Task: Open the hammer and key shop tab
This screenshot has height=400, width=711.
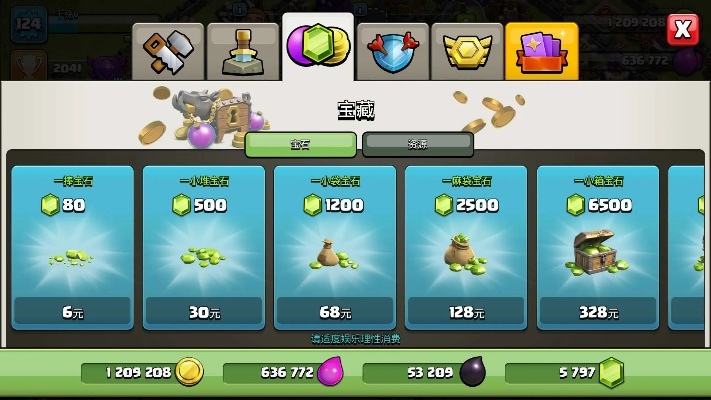Action: [168, 50]
